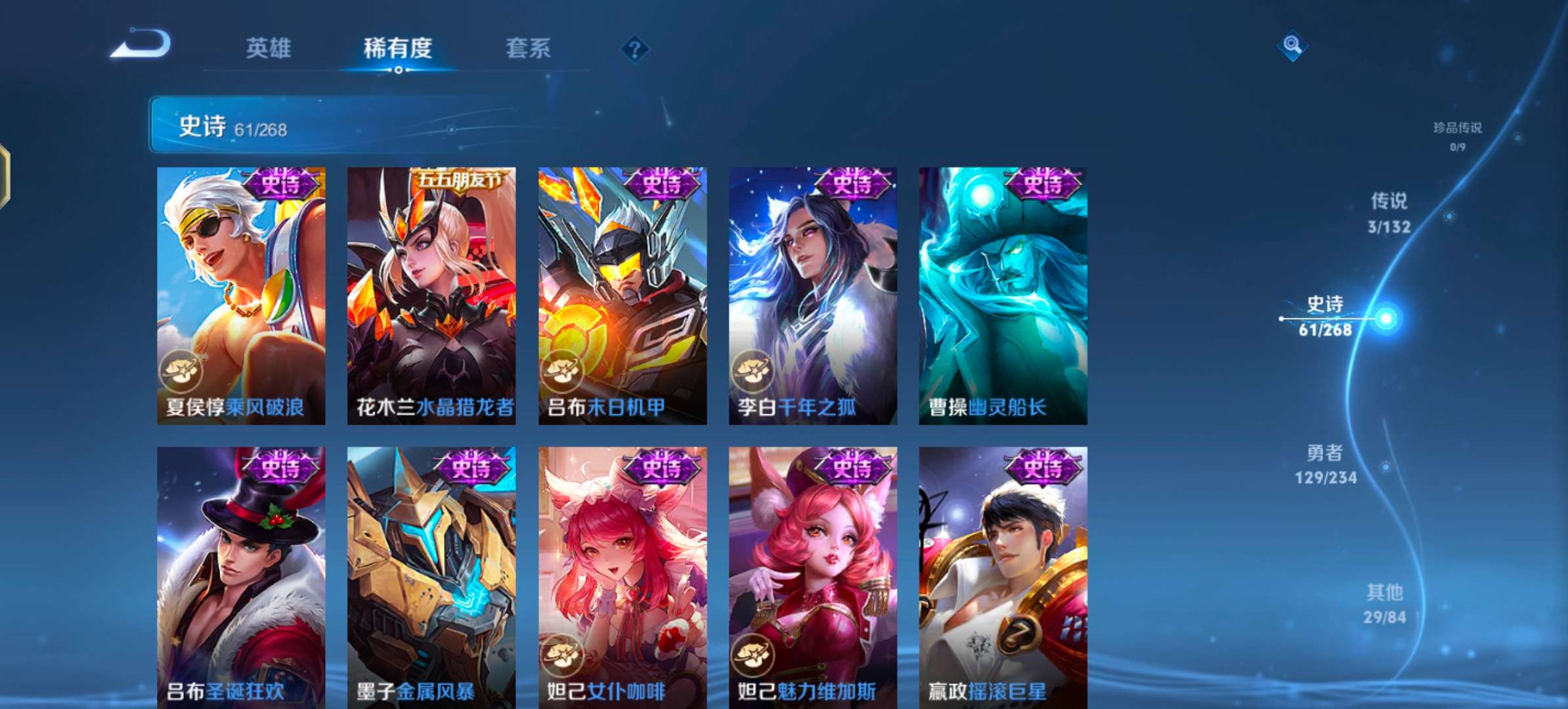Jump to 珍品传说 rarity section

[1457, 135]
